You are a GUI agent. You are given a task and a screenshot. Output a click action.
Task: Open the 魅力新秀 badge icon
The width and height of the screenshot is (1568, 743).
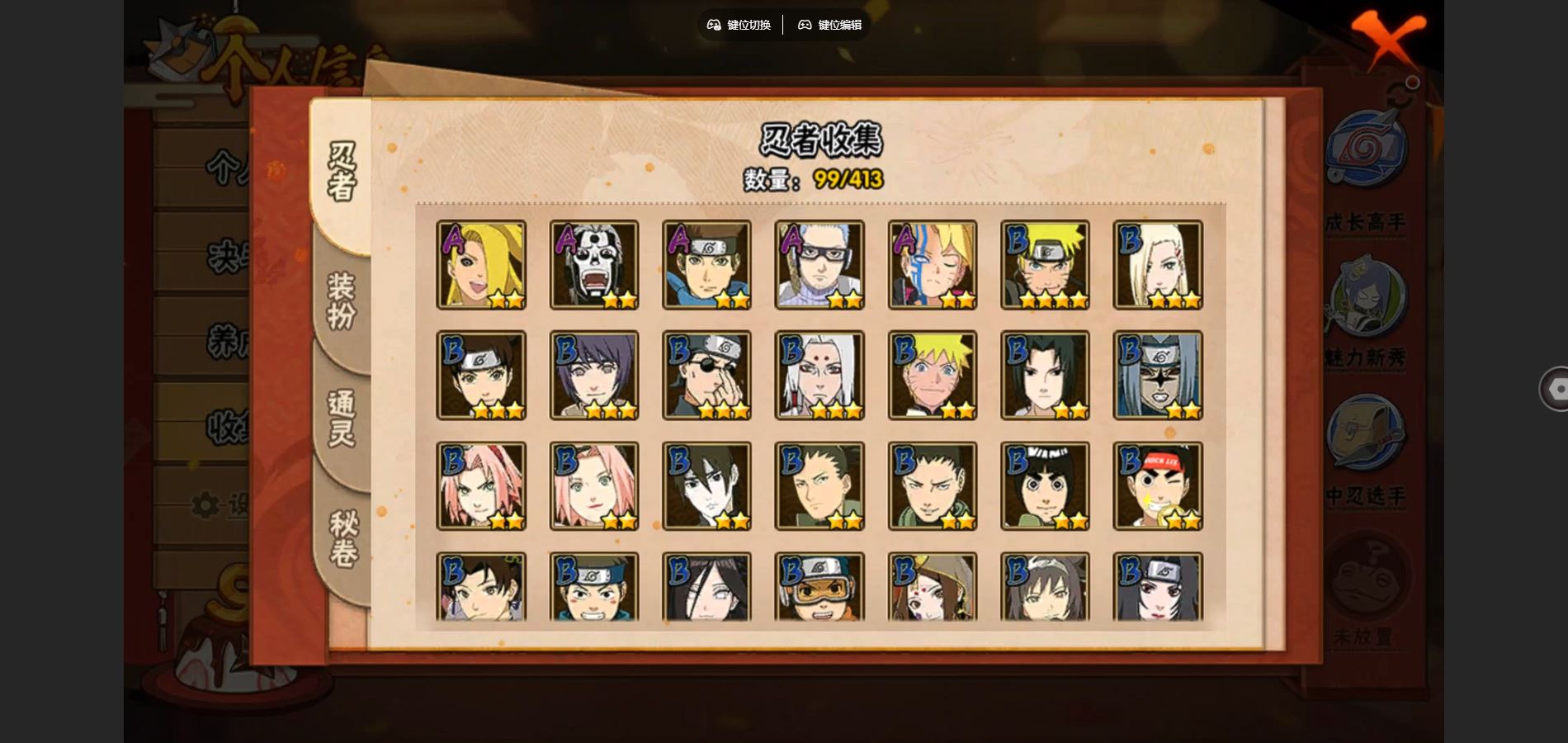[1365, 299]
